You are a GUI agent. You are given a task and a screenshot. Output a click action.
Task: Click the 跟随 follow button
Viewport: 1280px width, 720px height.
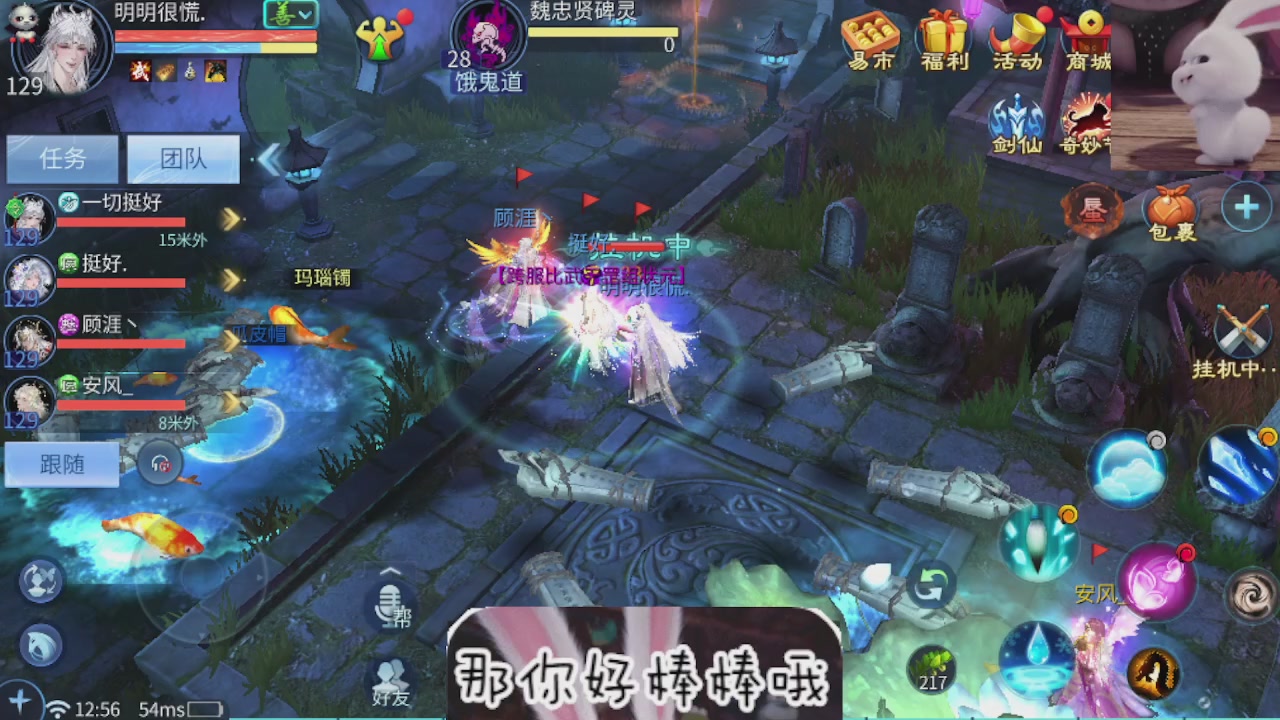coord(62,464)
